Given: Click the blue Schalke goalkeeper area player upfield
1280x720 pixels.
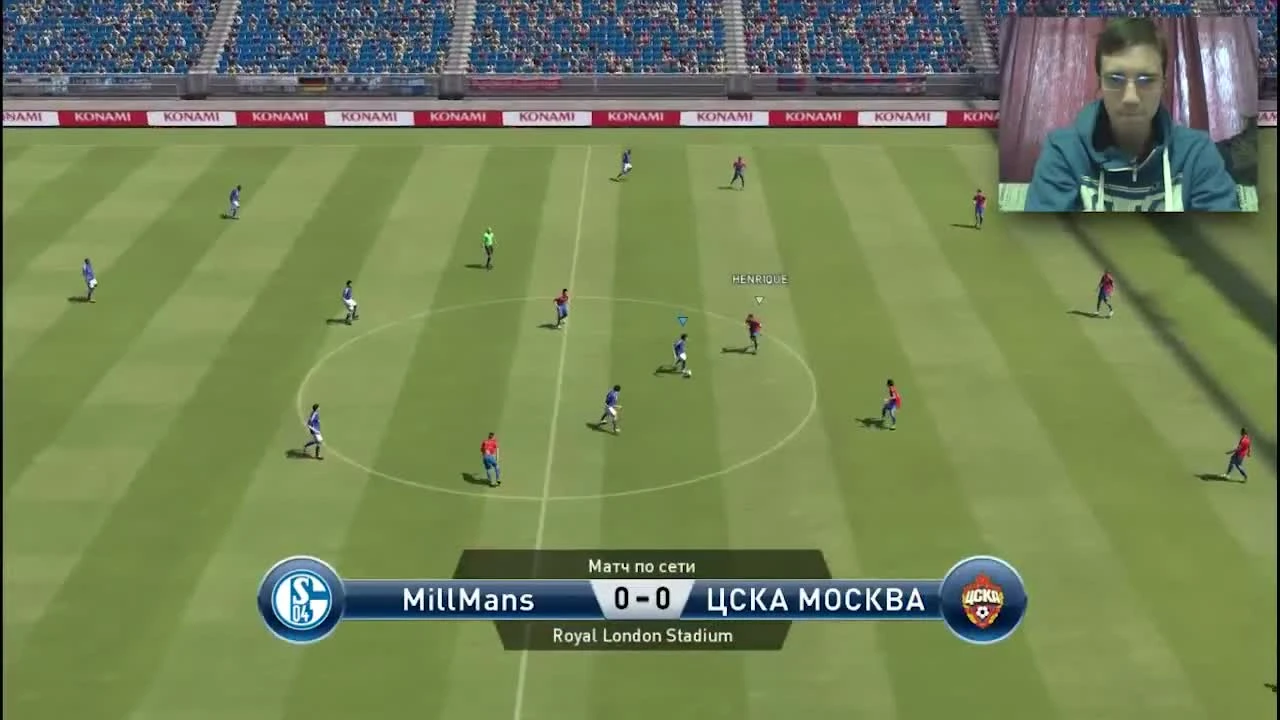Looking at the screenshot, I should click(x=629, y=160).
